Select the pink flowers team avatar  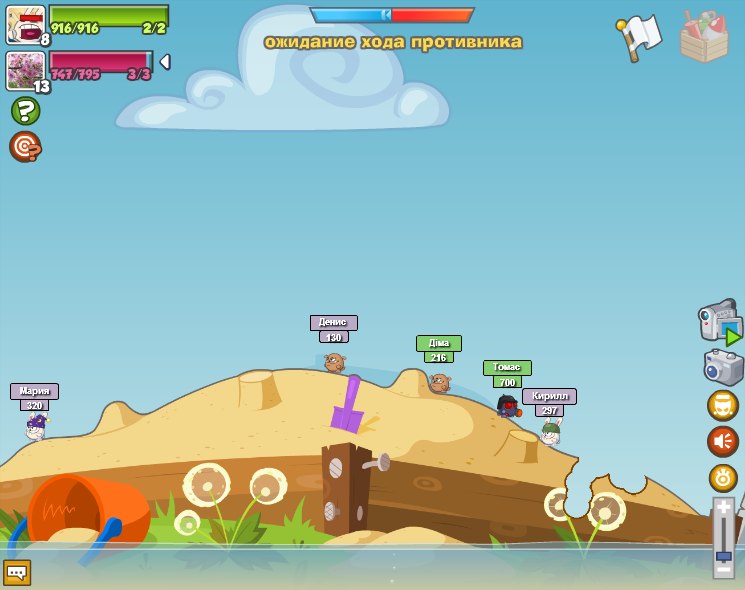[x=24, y=70]
